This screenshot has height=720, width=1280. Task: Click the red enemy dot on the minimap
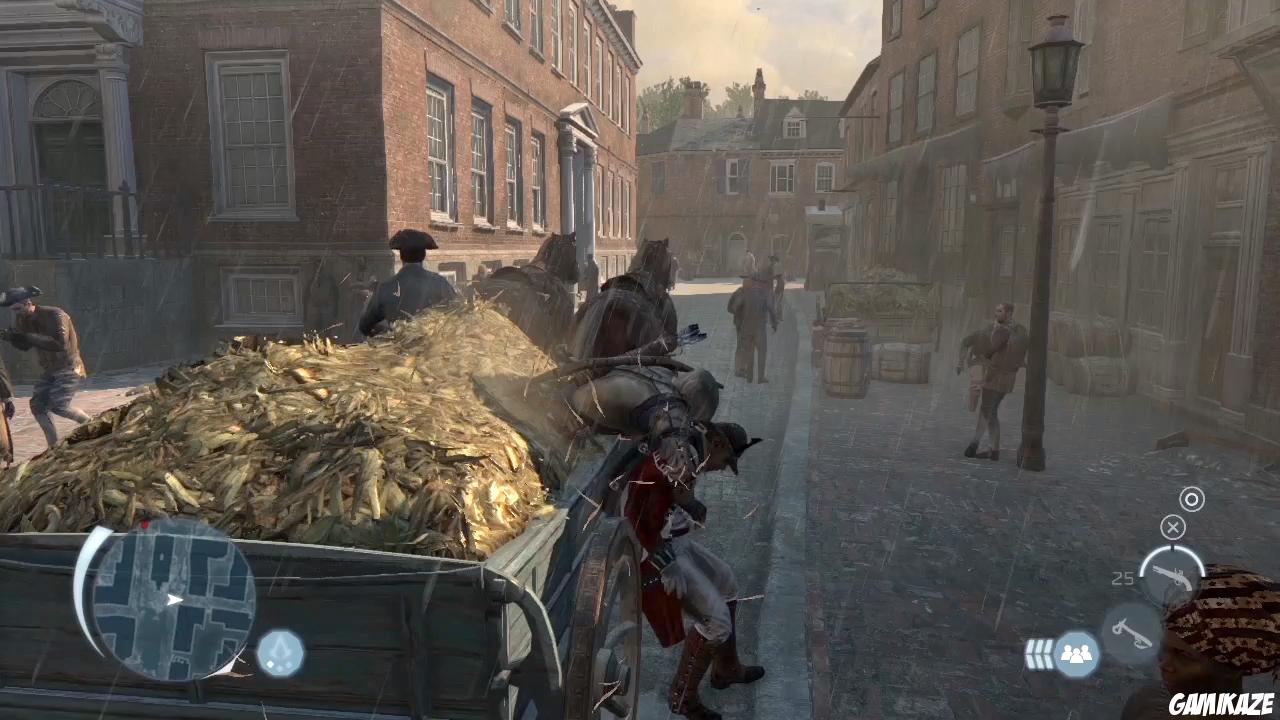click(x=147, y=524)
